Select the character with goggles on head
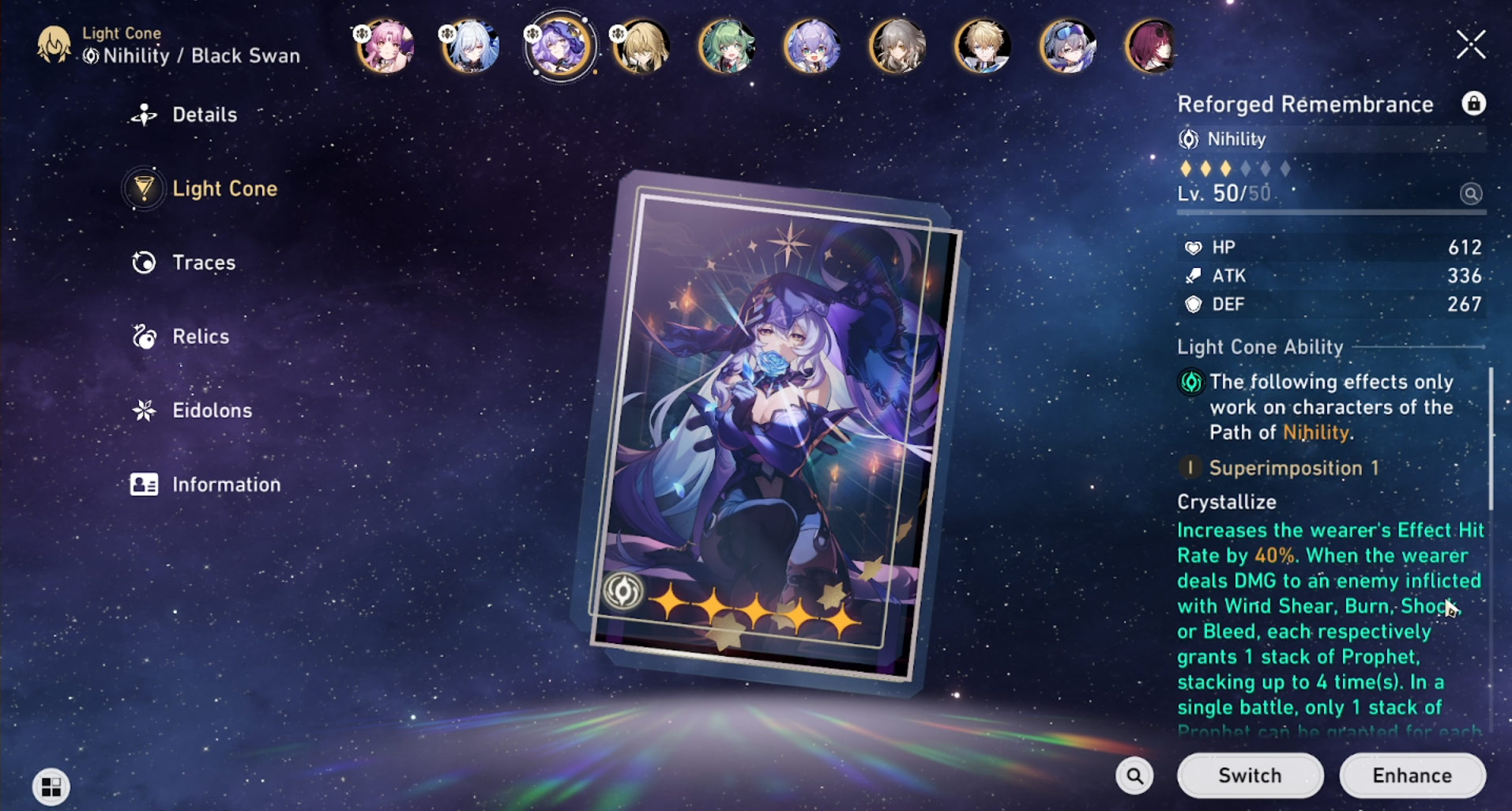Image resolution: width=1512 pixels, height=811 pixels. pos(1067,47)
